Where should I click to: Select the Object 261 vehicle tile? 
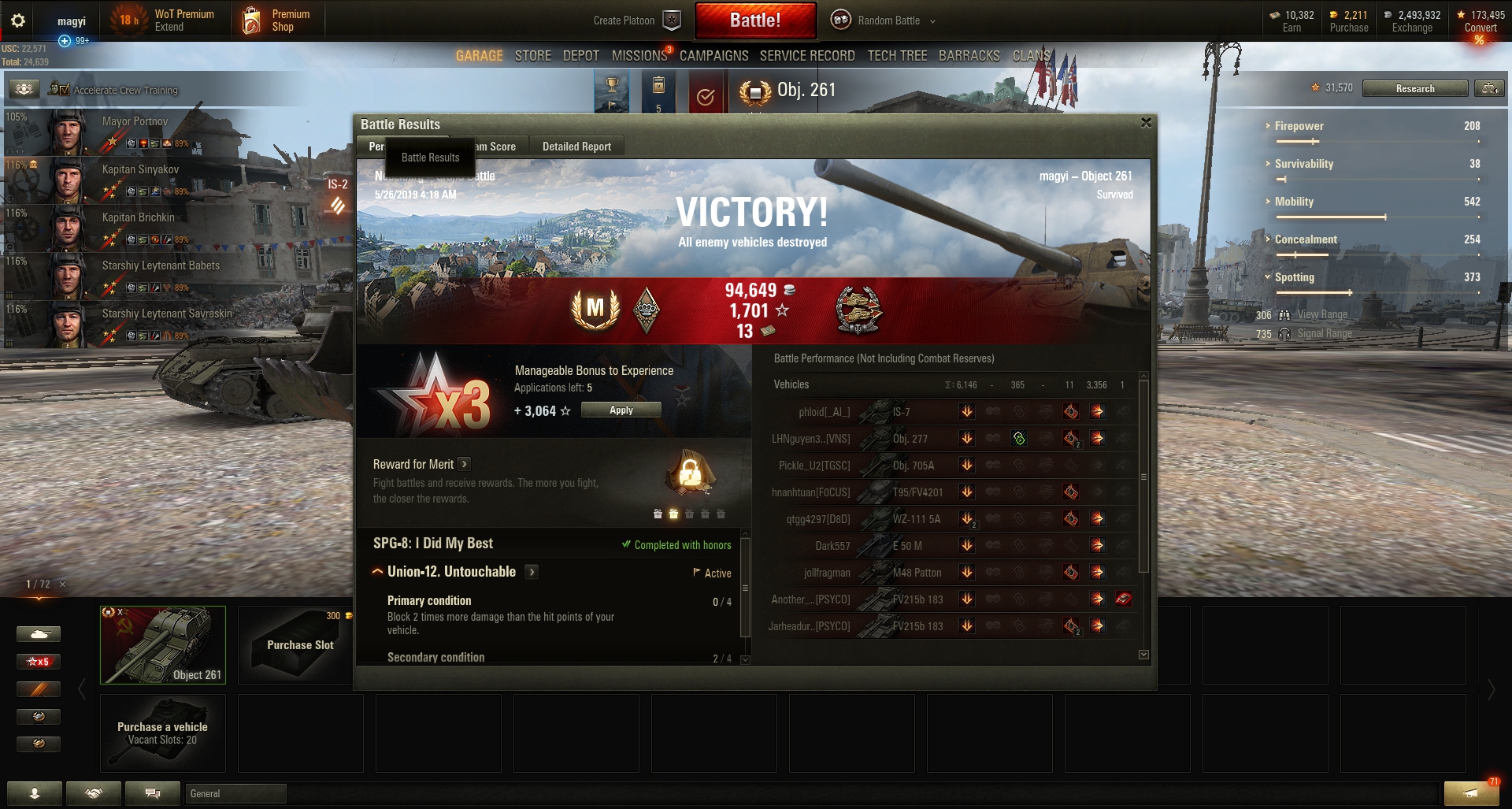point(163,644)
